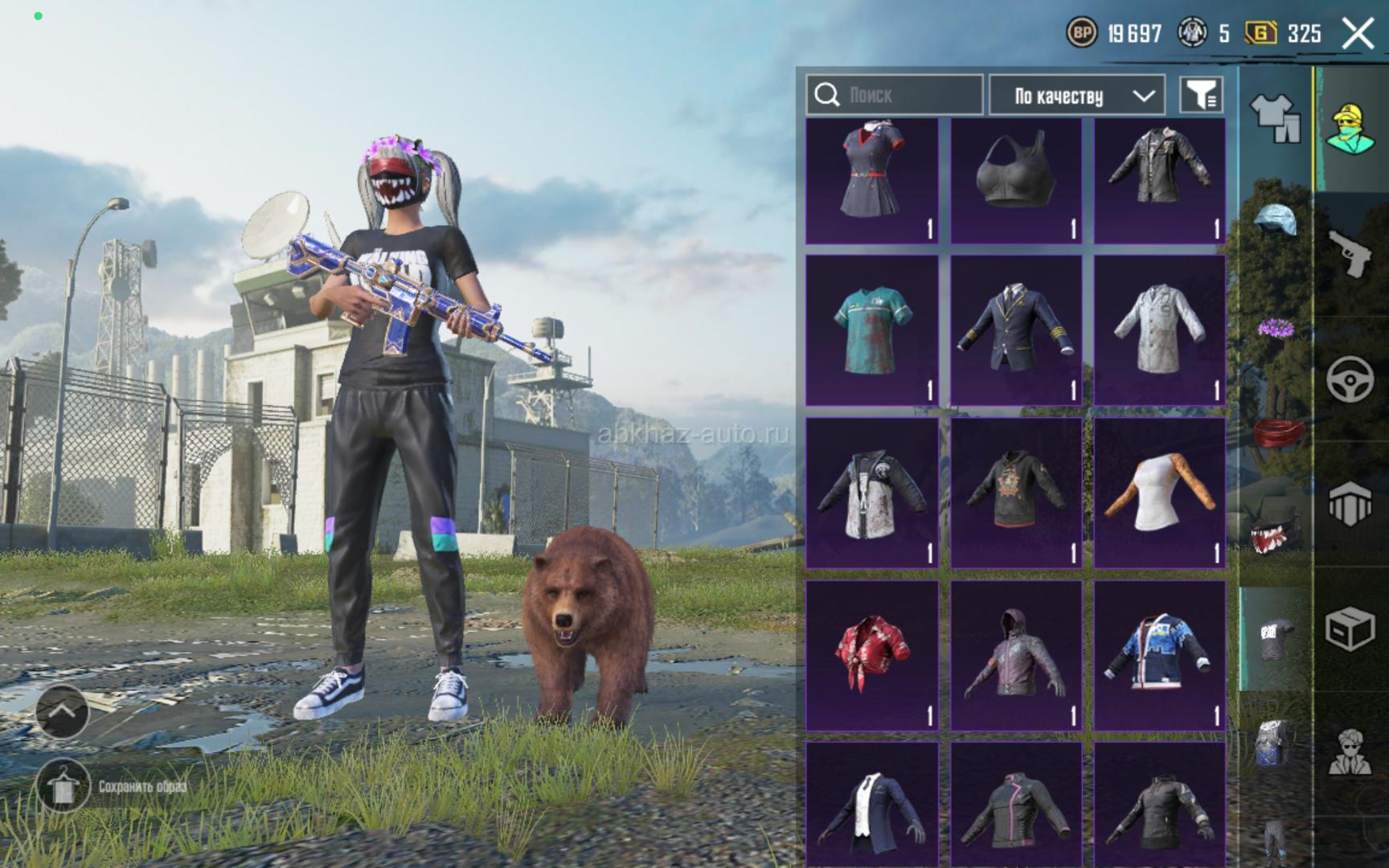Open the vehicle skins tab
The width and height of the screenshot is (1389, 868).
(x=1350, y=378)
